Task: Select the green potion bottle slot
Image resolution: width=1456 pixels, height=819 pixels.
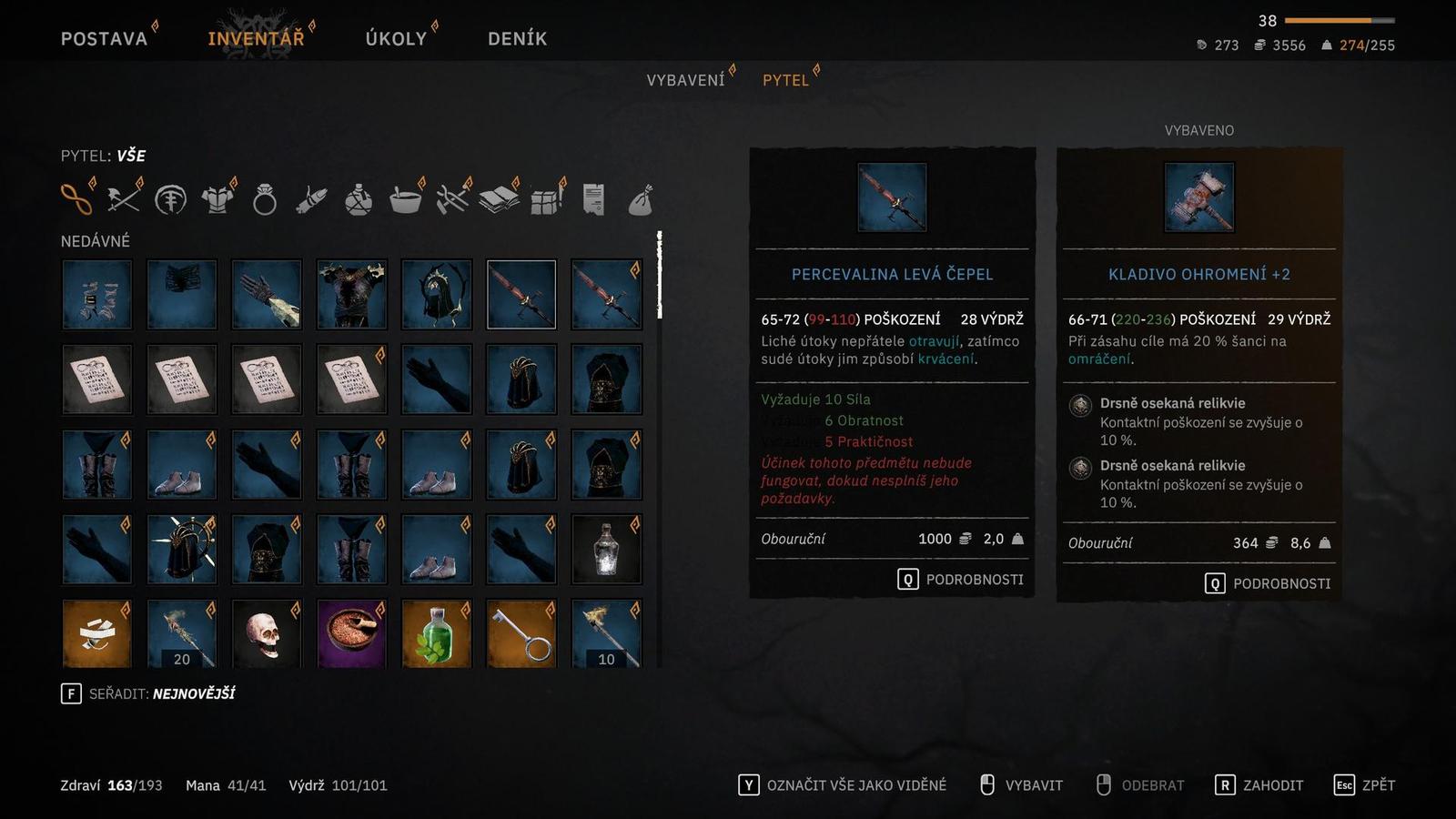Action: (x=436, y=633)
